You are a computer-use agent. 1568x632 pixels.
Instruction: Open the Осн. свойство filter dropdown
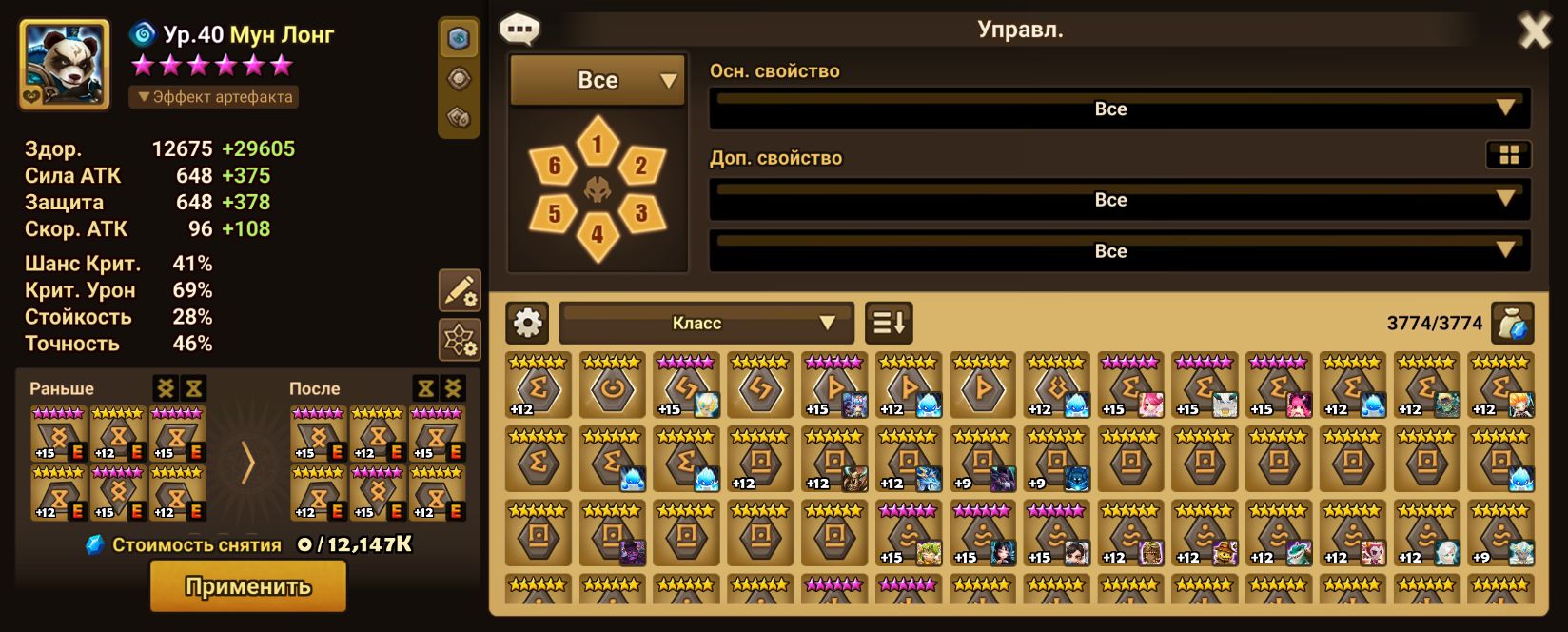[x=1120, y=109]
